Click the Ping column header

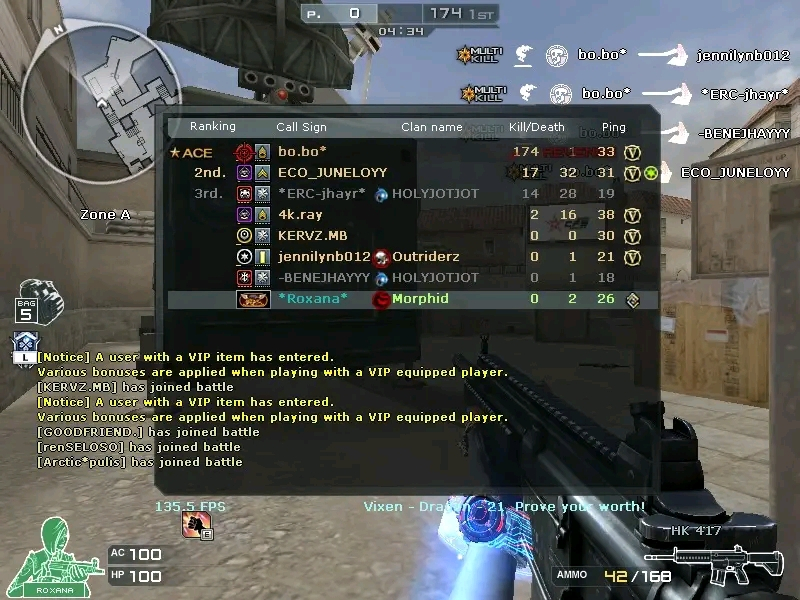[613, 127]
